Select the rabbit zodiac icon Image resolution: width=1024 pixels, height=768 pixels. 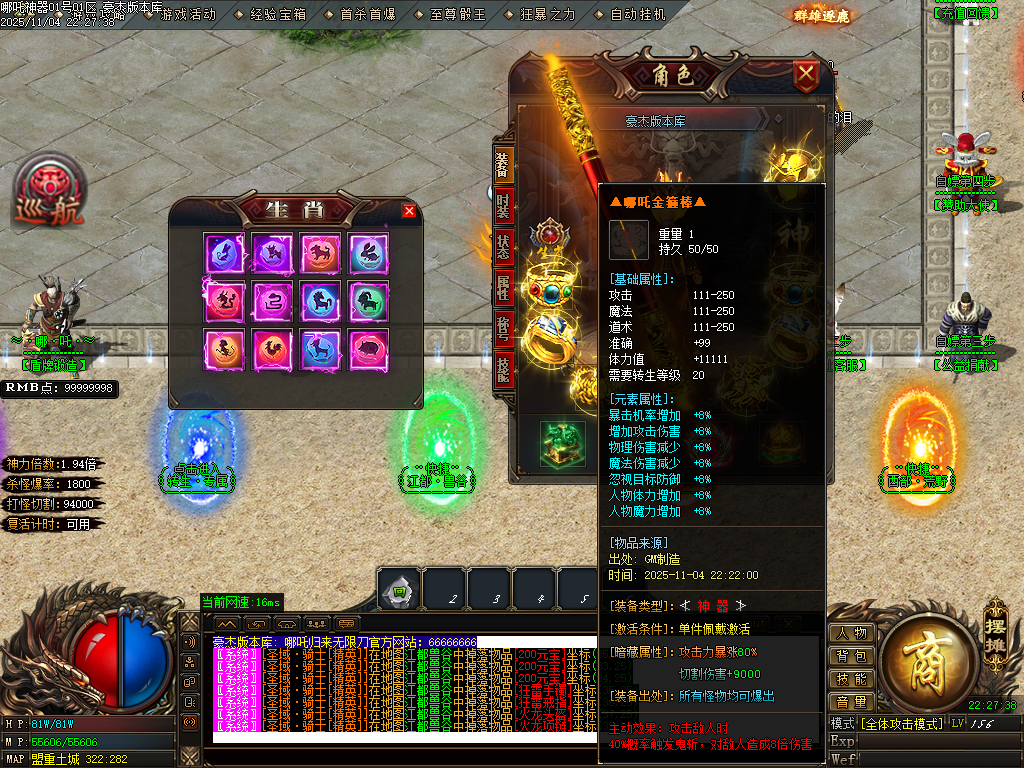369,252
